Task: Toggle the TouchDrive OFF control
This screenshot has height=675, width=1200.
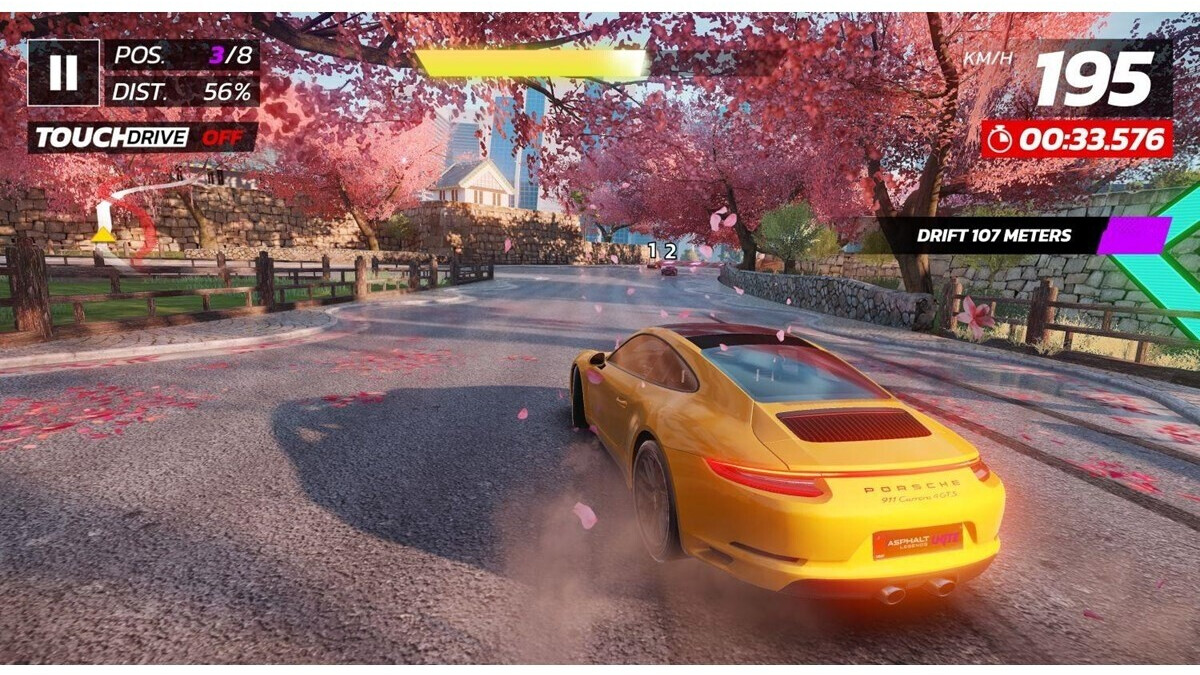Action: [143, 137]
